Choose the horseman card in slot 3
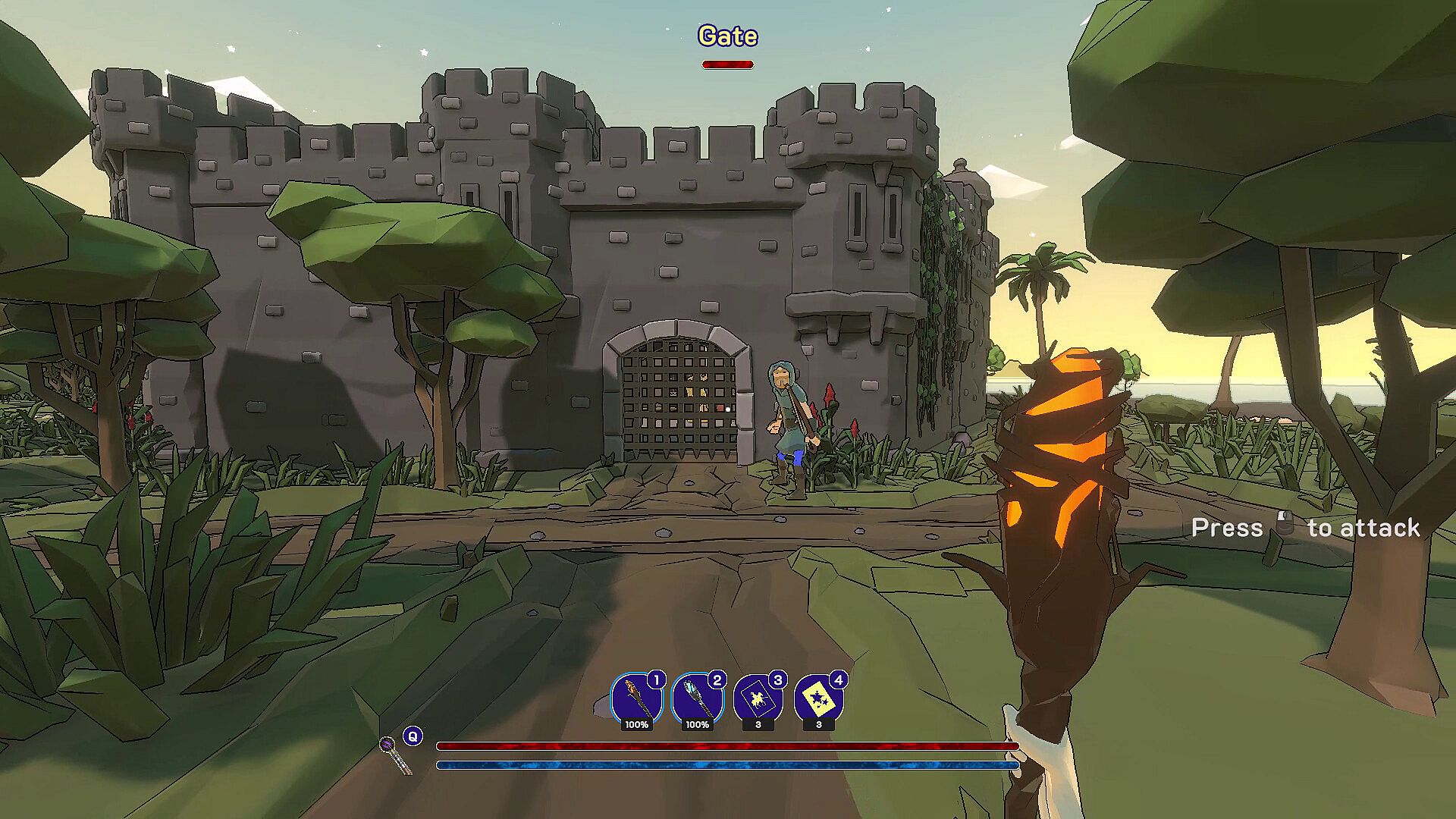1456x819 pixels. pyautogui.click(x=758, y=699)
